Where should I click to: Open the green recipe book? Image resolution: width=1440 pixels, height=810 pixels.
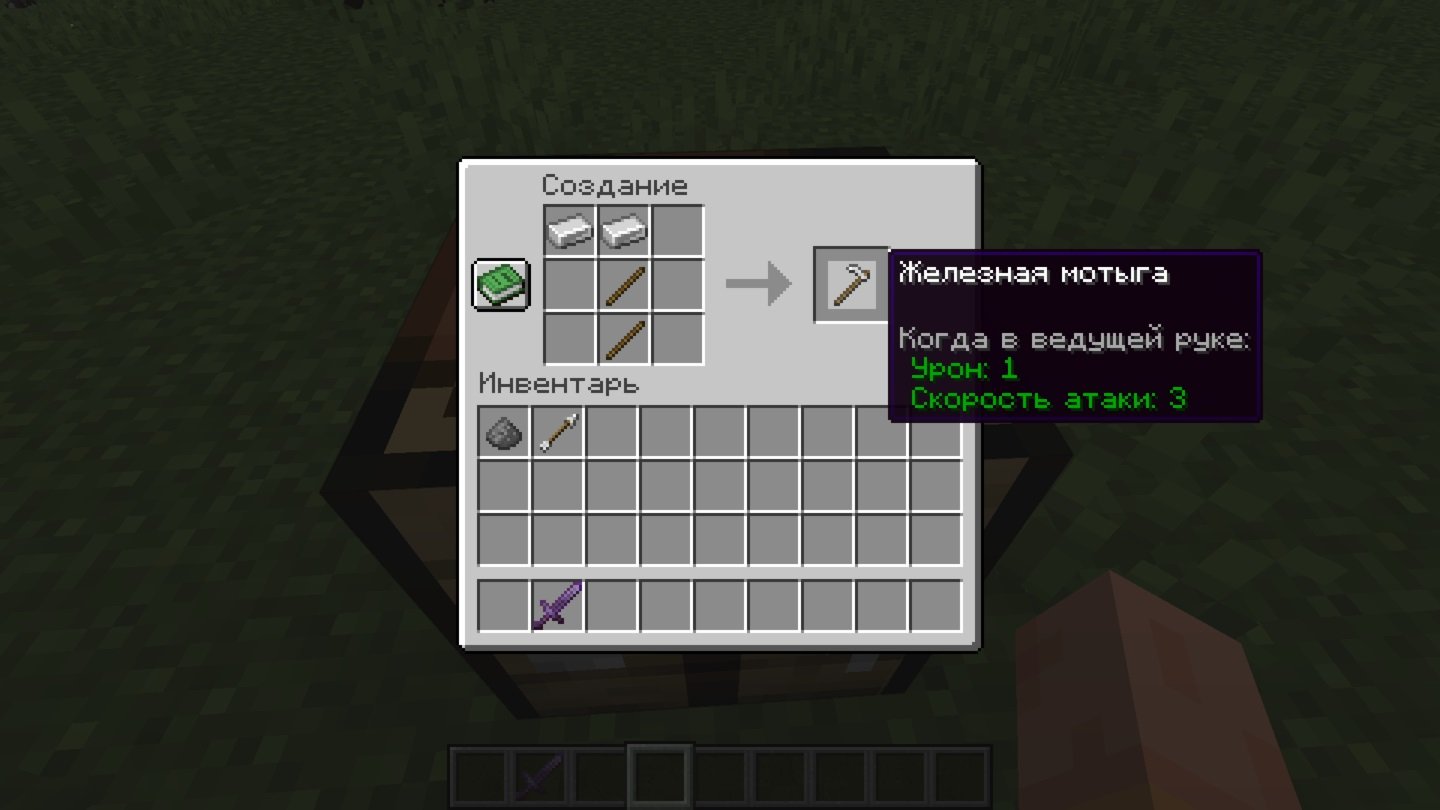pos(501,285)
